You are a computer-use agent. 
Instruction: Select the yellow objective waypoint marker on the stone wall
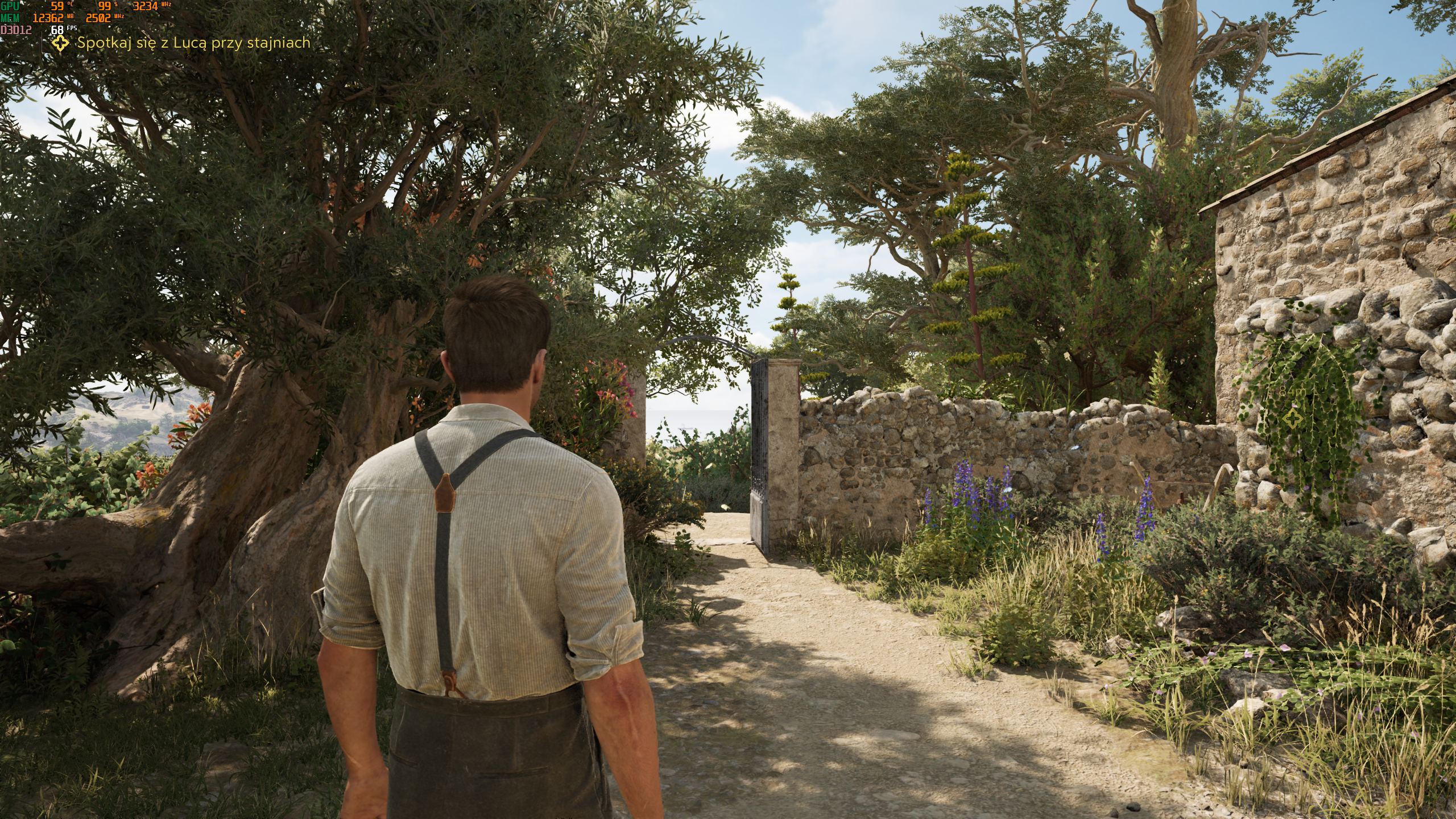click(1292, 420)
